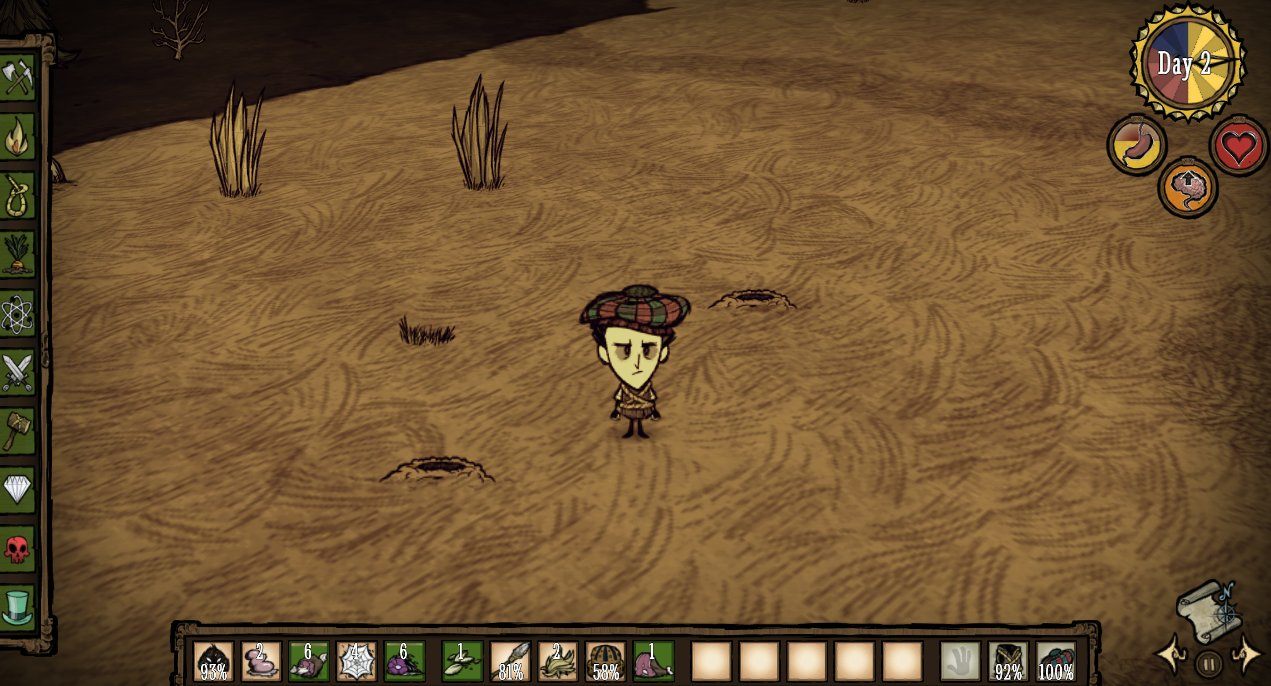The width and height of the screenshot is (1271, 686).
Task: Pause the game with the round button
Action: (x=1209, y=663)
